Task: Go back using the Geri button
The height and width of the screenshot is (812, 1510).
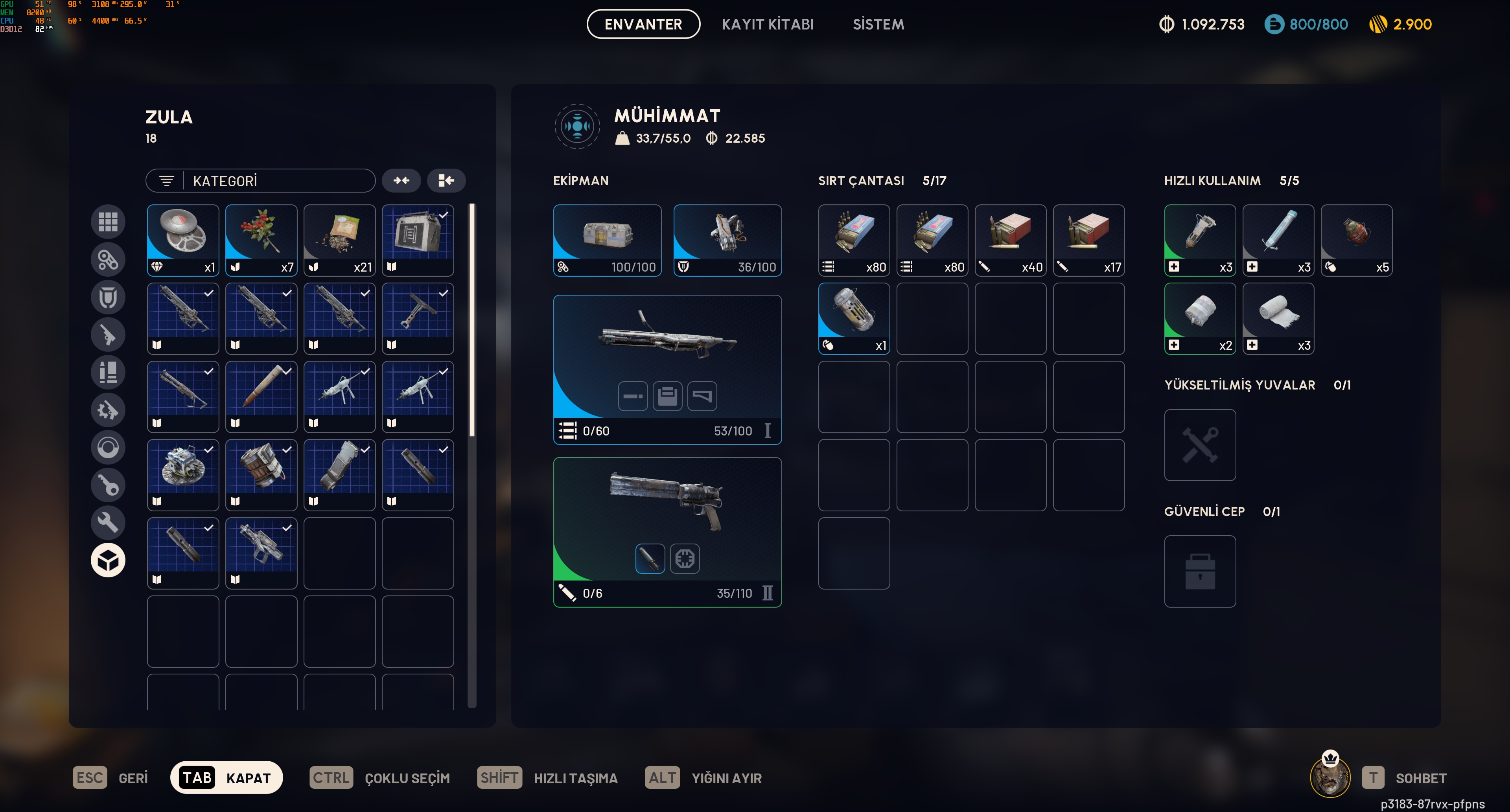Action: pos(111,778)
